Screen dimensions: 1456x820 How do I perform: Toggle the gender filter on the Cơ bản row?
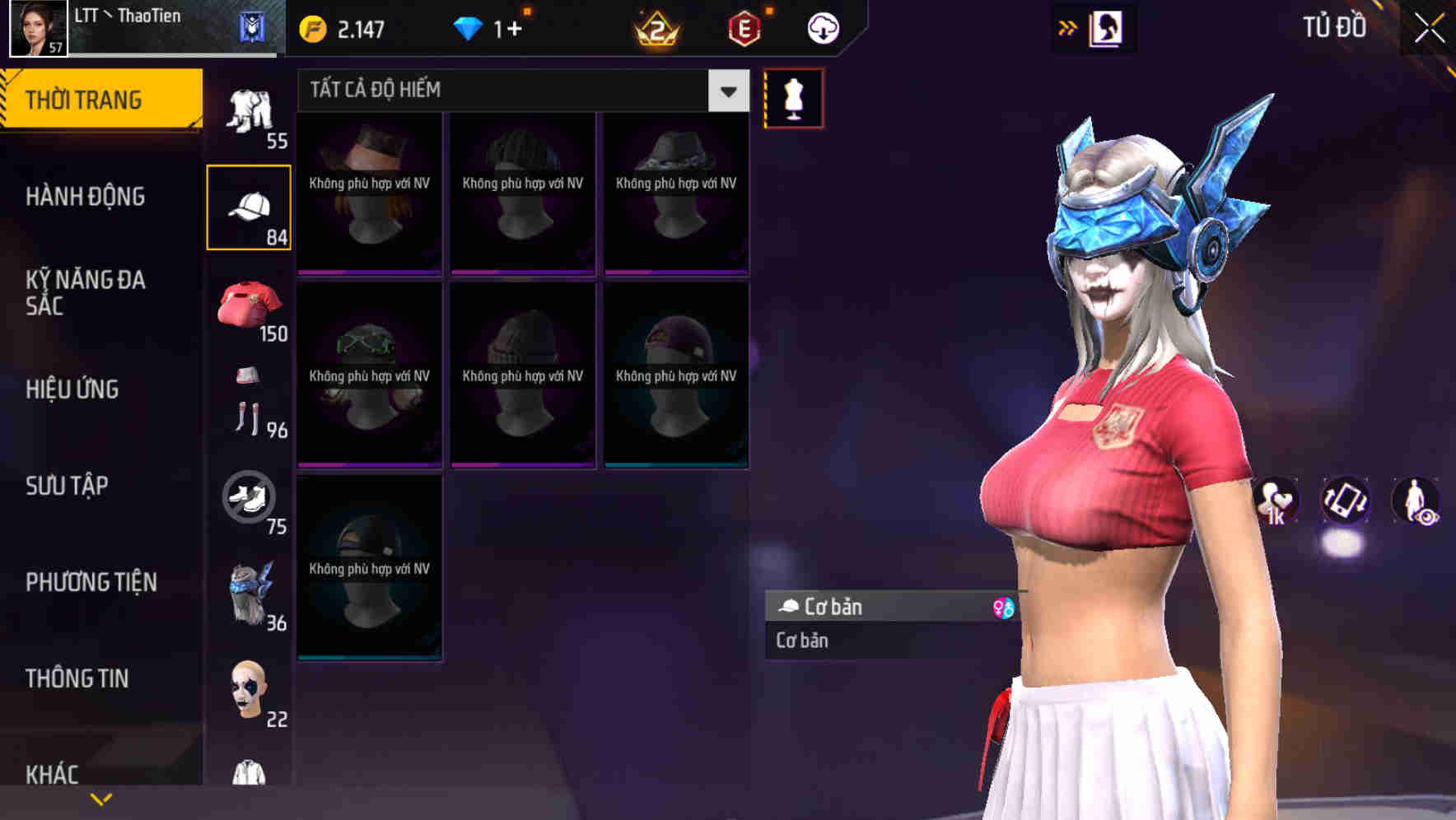[x=1006, y=607]
